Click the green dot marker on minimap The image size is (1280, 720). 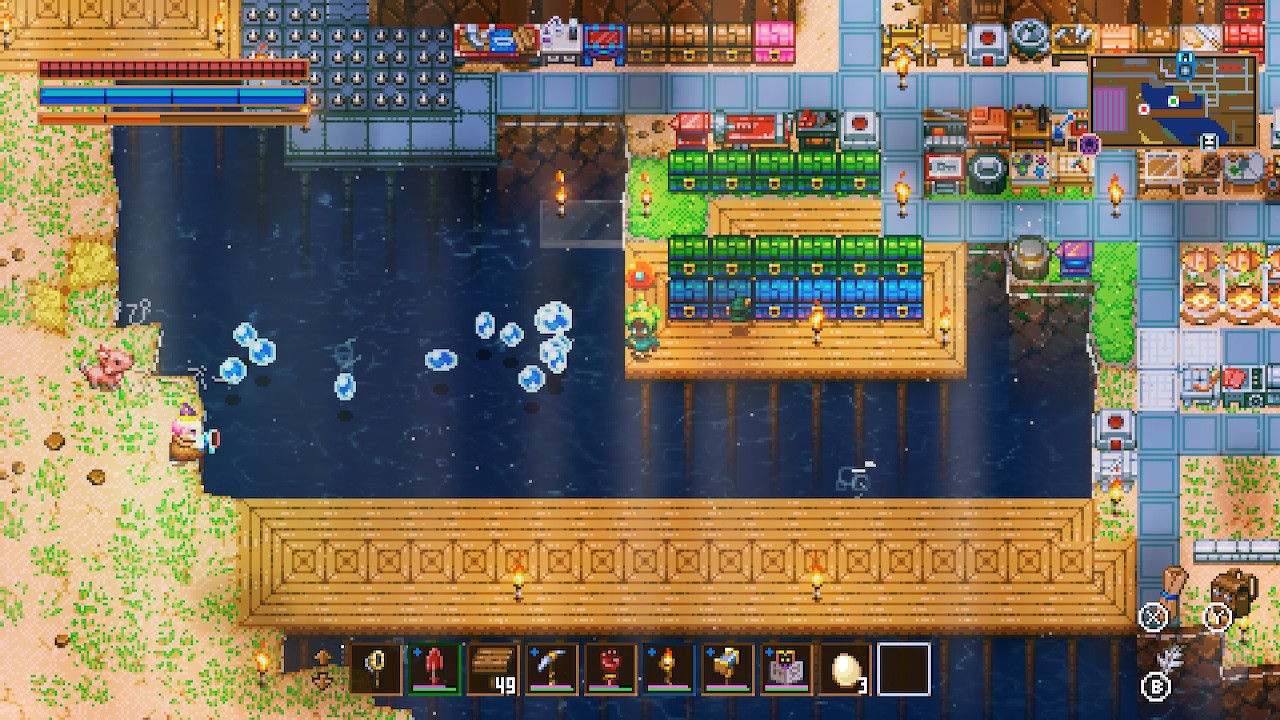(1173, 100)
